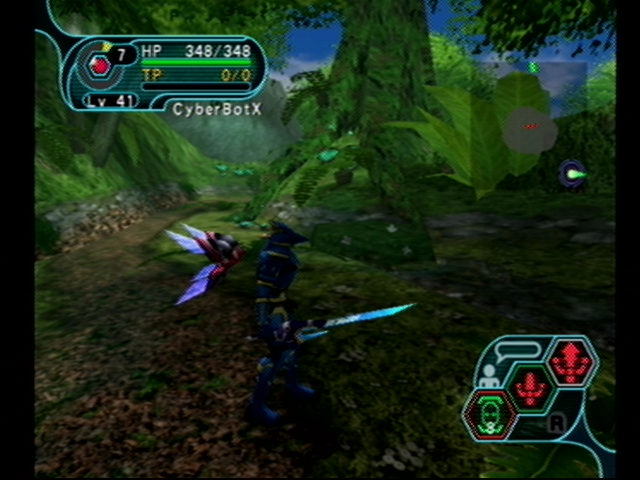640x480 pixels.
Task: Select the red hexagon section ID badge
Action: point(99,66)
